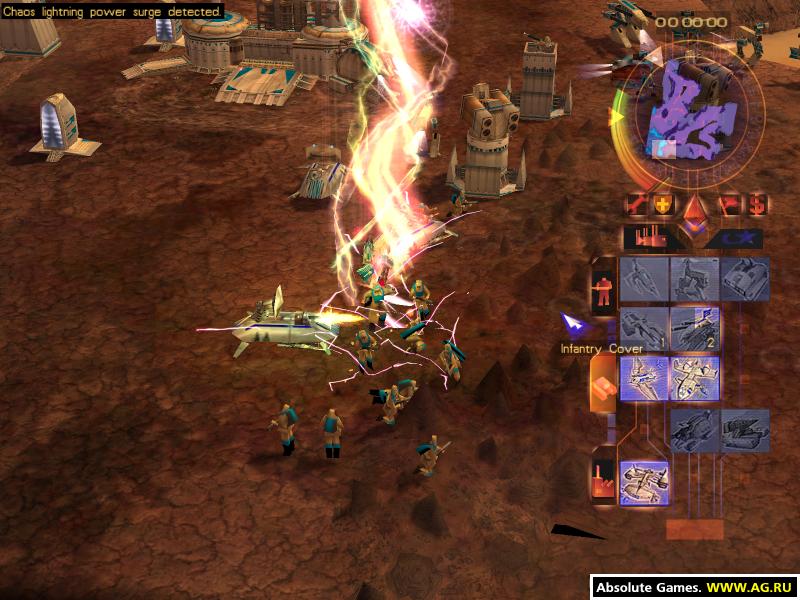The image size is (800, 600).
Task: Activate the wrench repair button
Action: (635, 205)
